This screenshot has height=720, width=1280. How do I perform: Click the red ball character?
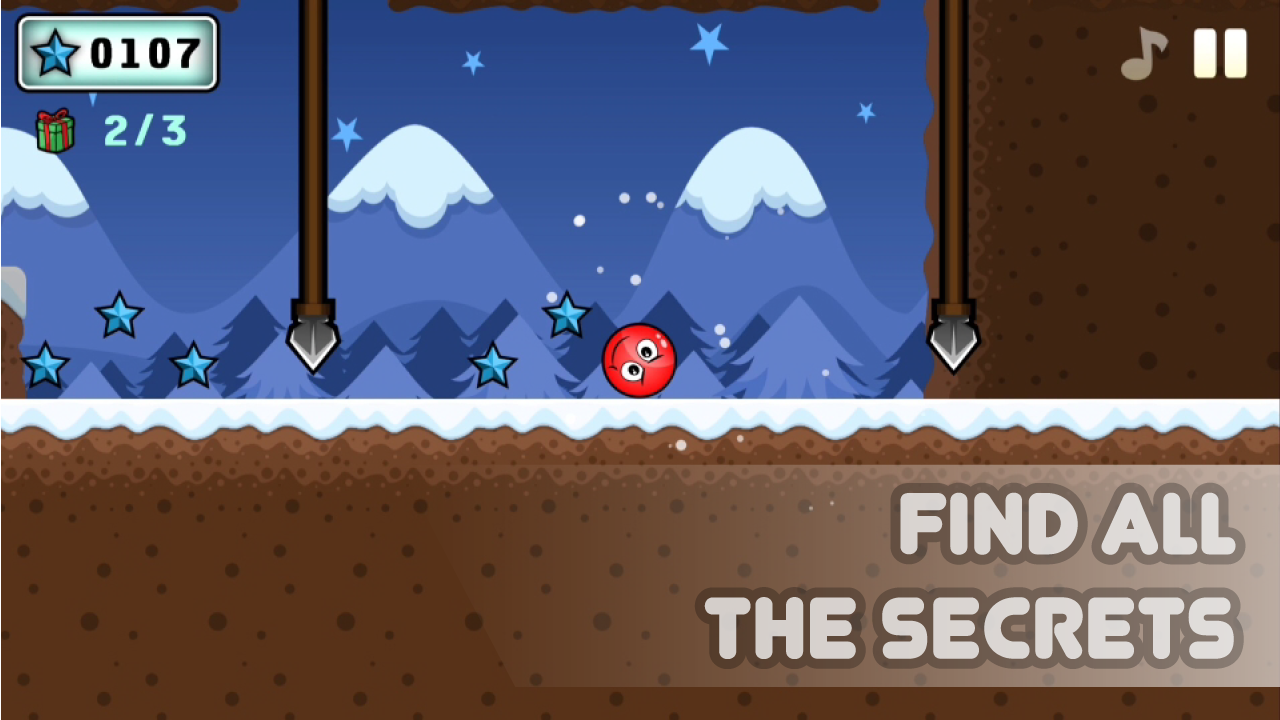tap(640, 360)
